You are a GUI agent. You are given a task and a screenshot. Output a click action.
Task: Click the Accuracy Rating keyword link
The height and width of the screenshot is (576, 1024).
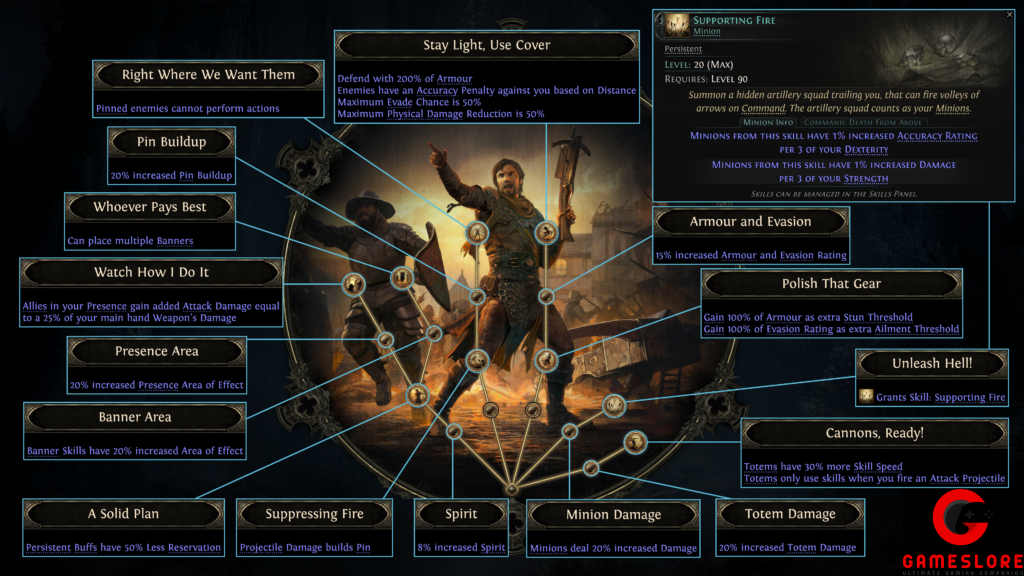[937, 135]
